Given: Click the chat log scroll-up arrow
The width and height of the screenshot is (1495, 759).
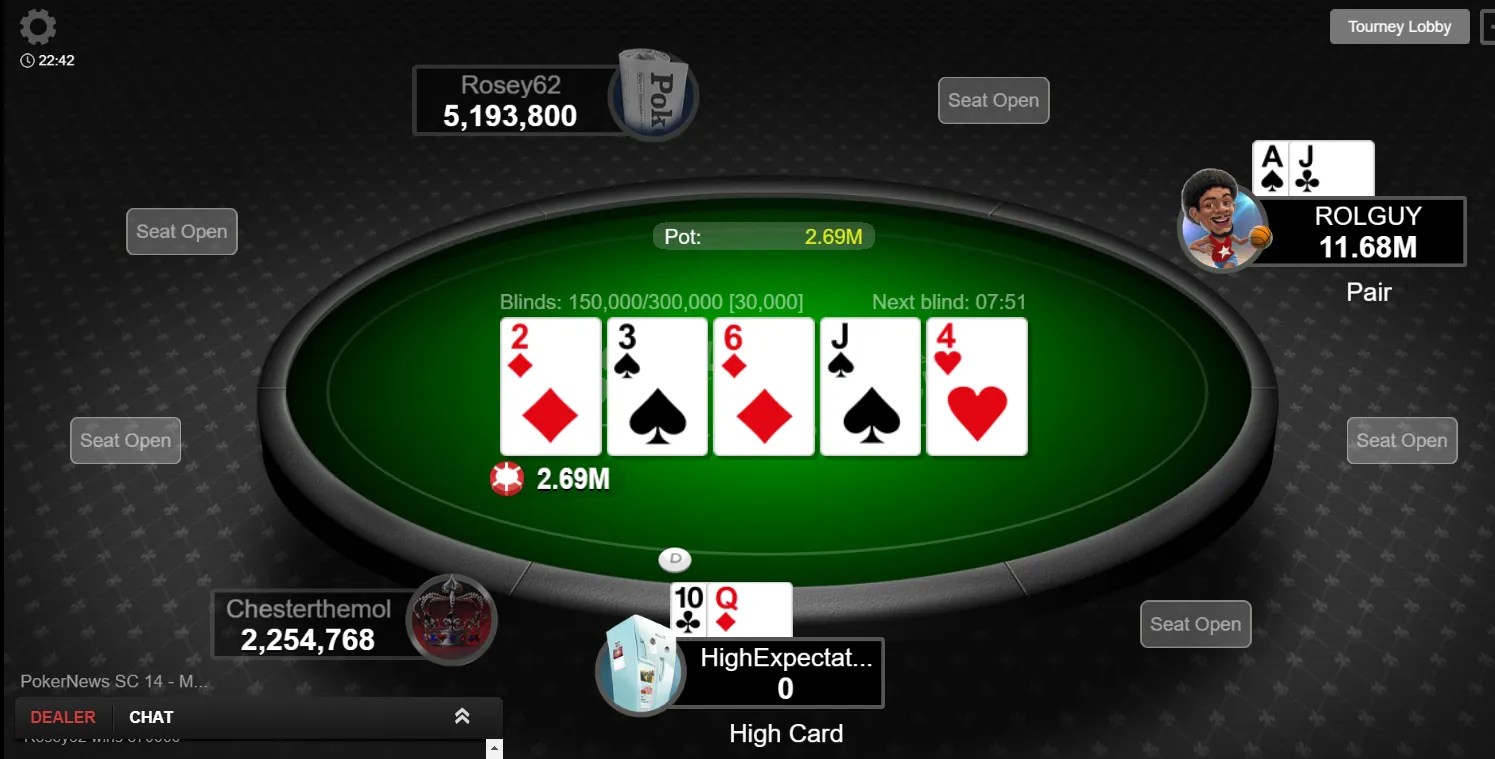Looking at the screenshot, I should (492, 747).
